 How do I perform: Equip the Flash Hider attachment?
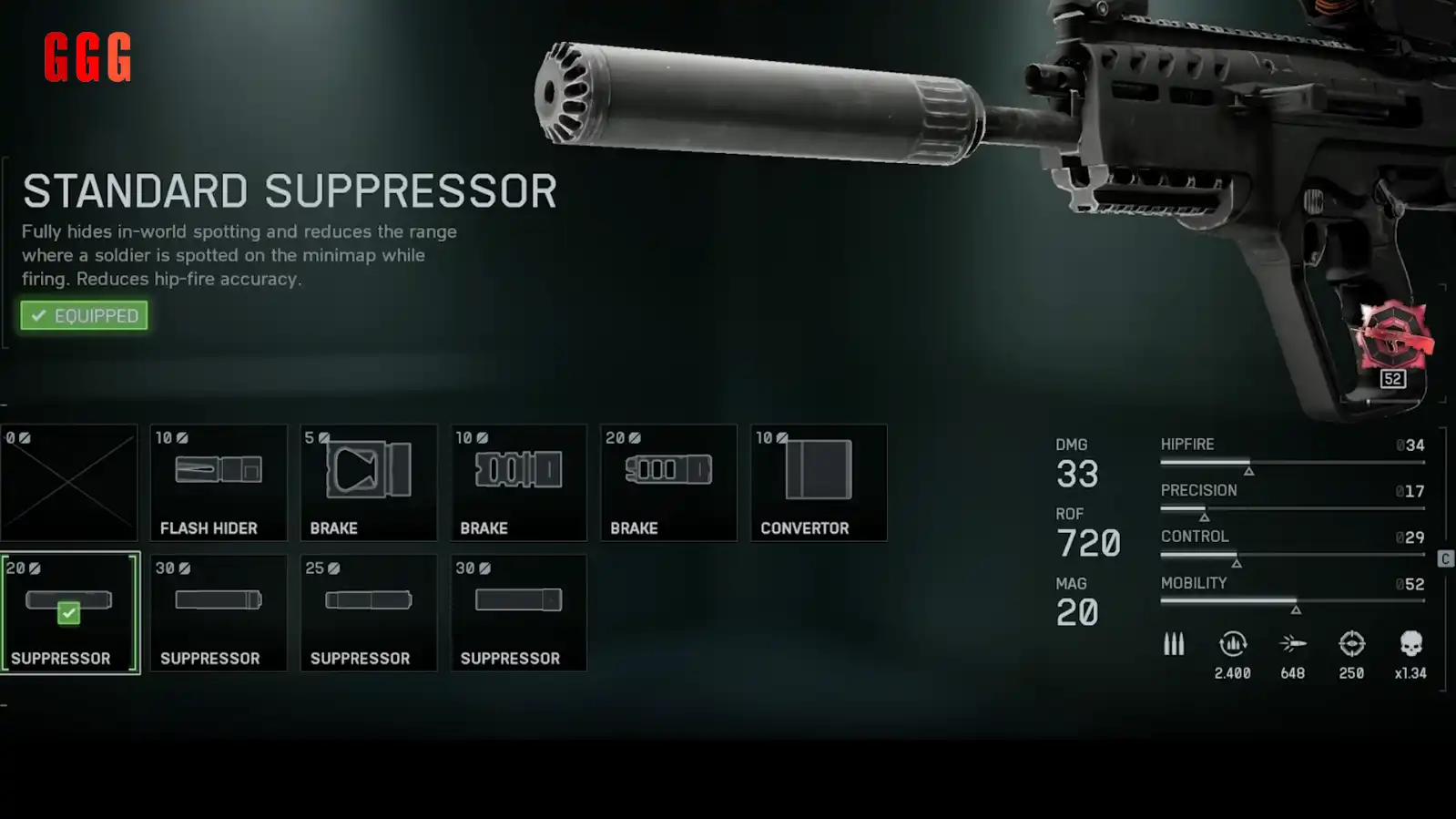coord(219,483)
